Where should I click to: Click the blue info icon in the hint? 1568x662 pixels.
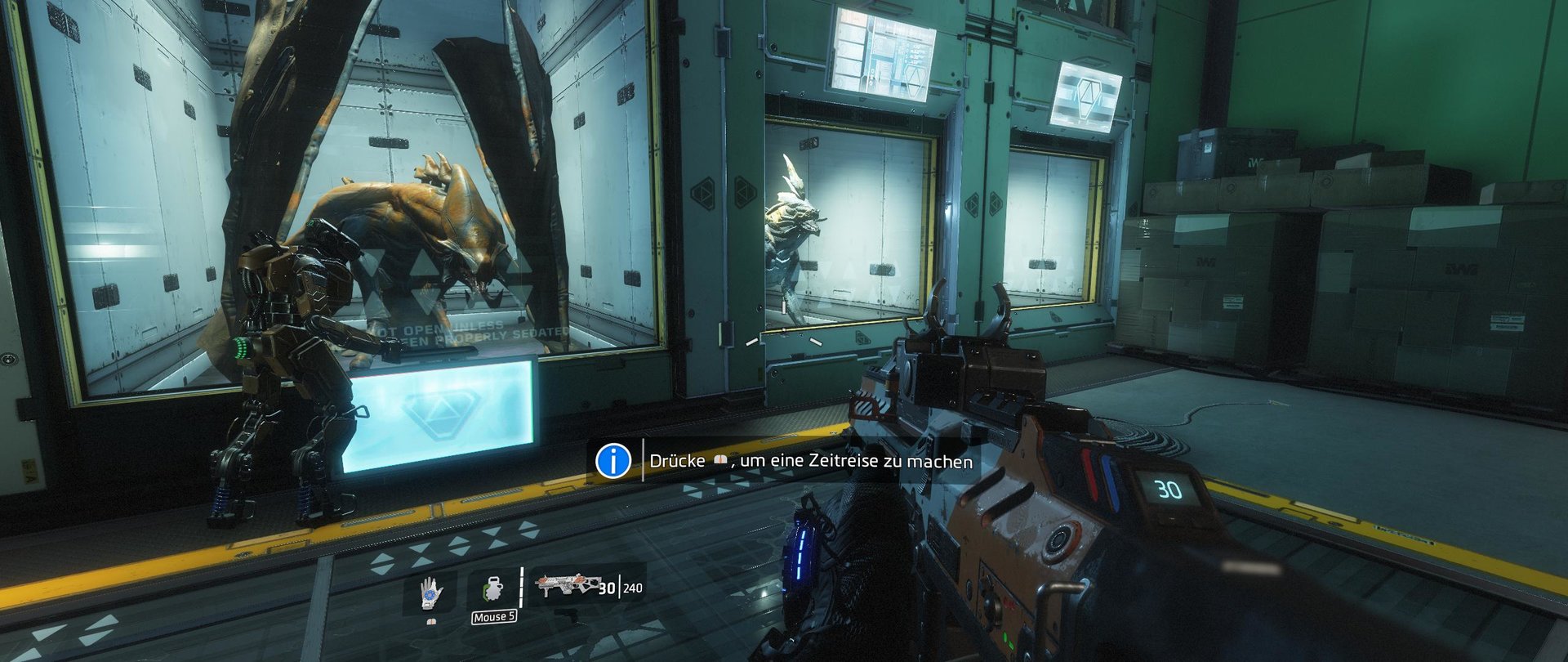pos(613,461)
